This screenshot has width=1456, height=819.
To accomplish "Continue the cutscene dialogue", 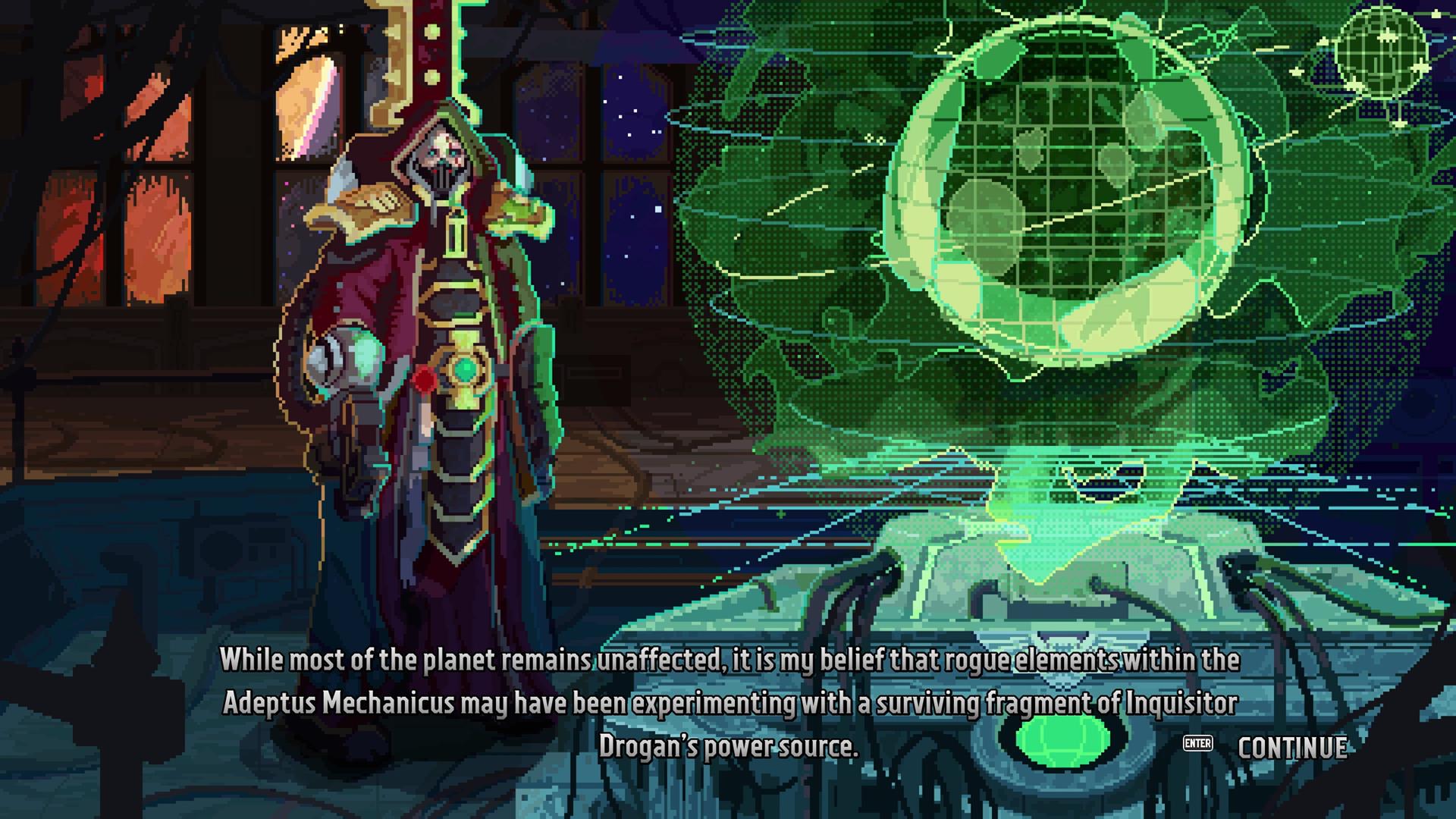I will [x=1291, y=747].
